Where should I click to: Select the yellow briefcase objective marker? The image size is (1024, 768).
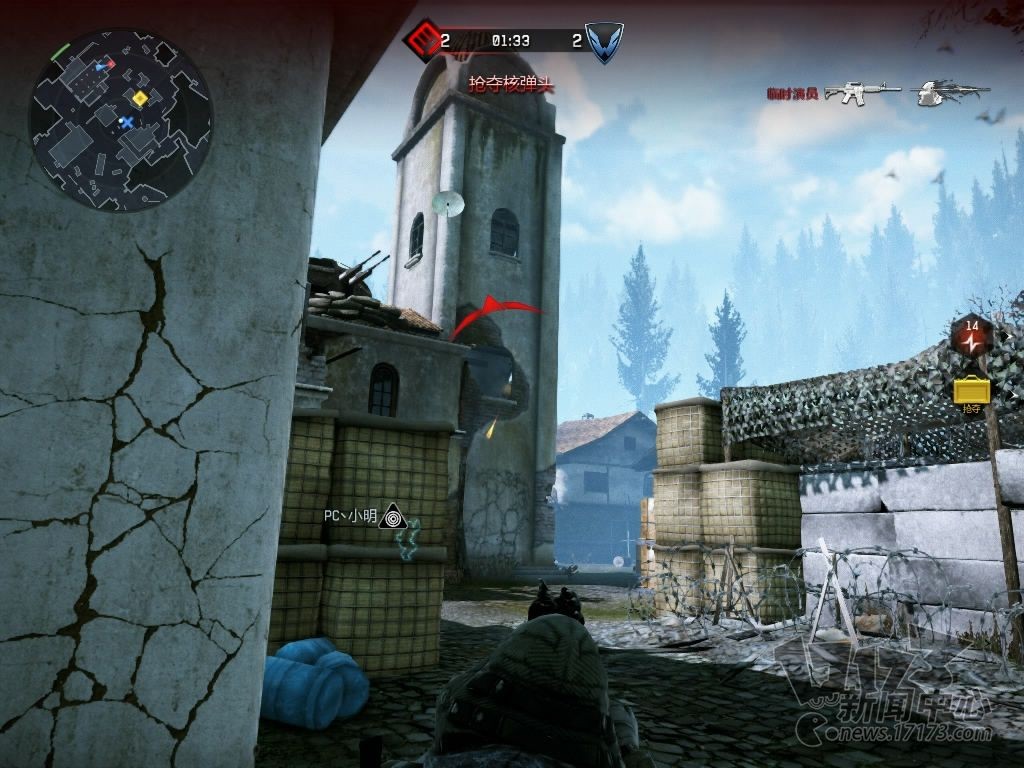click(x=971, y=389)
